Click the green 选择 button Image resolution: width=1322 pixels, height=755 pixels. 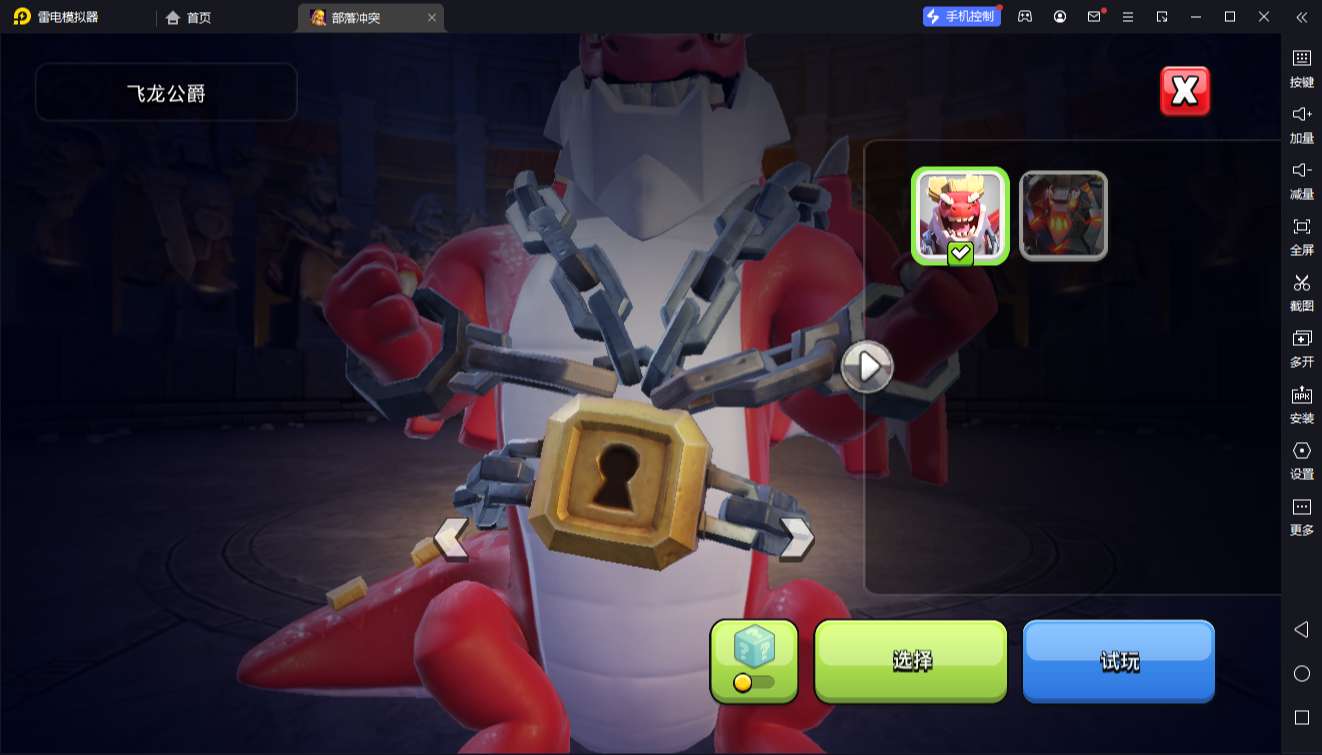click(x=910, y=661)
